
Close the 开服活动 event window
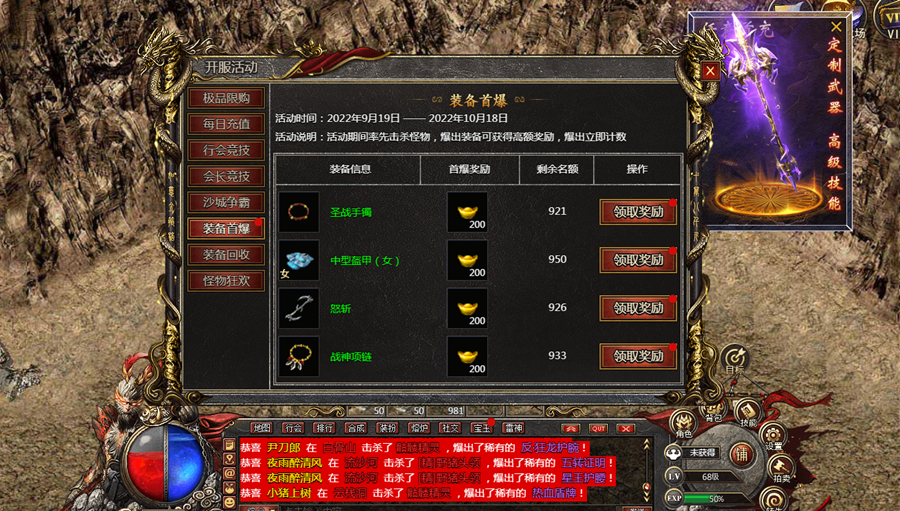tap(710, 71)
